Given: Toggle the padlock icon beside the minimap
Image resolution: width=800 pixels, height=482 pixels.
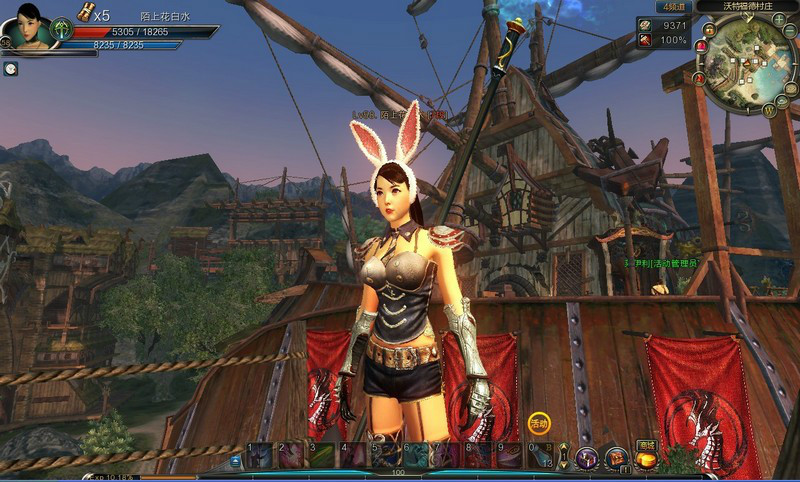Looking at the screenshot, I should (709, 28).
